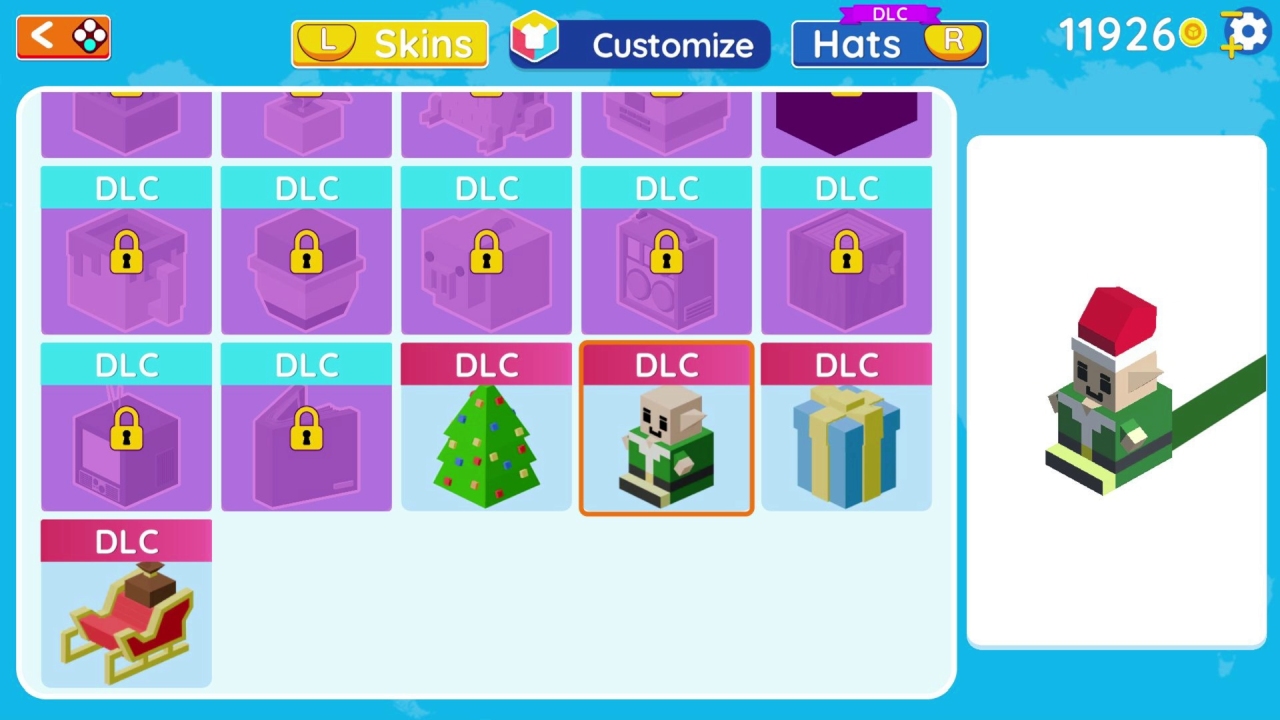Open the Hats tab
The image size is (1280, 720).
[888, 43]
